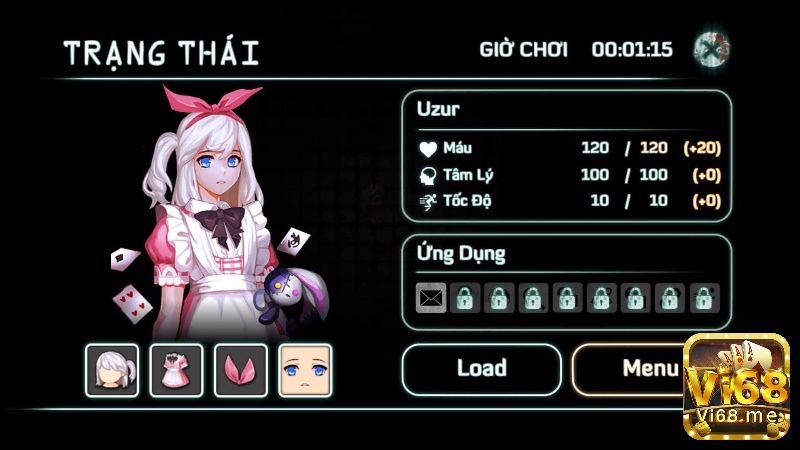Select the white hair equipment slot
Screen dimensions: 800x450
click(x=112, y=370)
